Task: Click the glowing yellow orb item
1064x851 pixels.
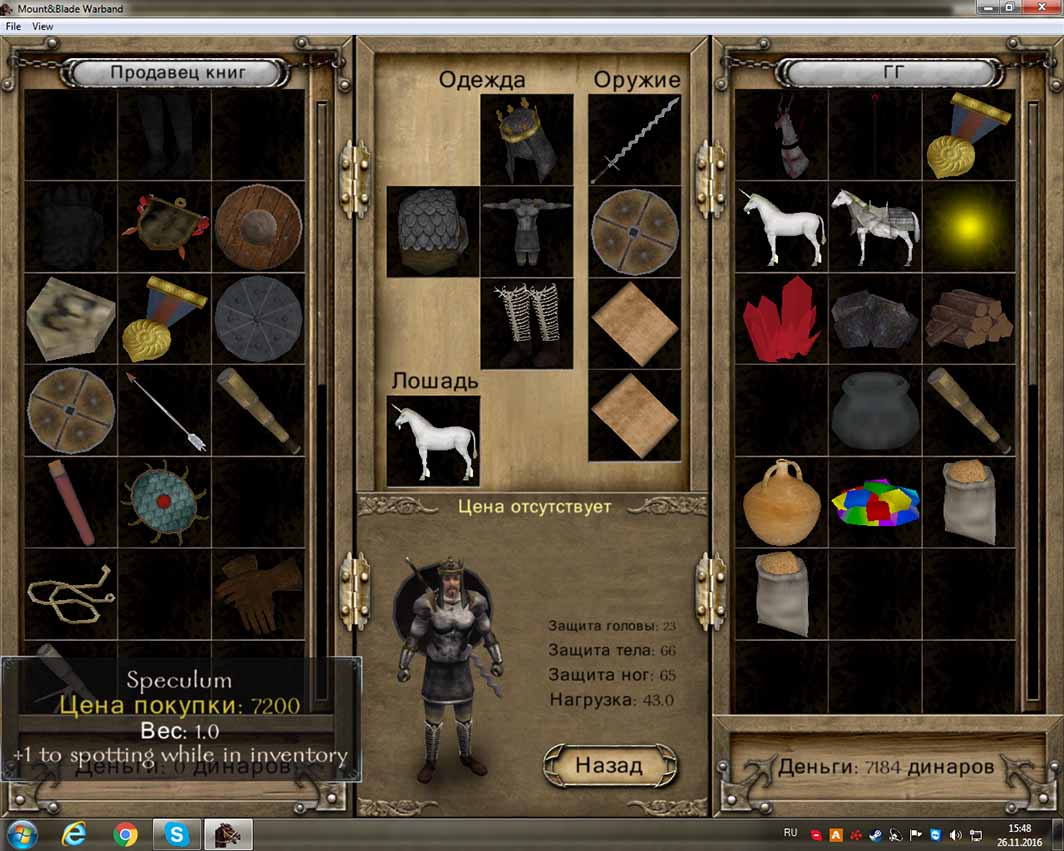Action: tap(968, 228)
